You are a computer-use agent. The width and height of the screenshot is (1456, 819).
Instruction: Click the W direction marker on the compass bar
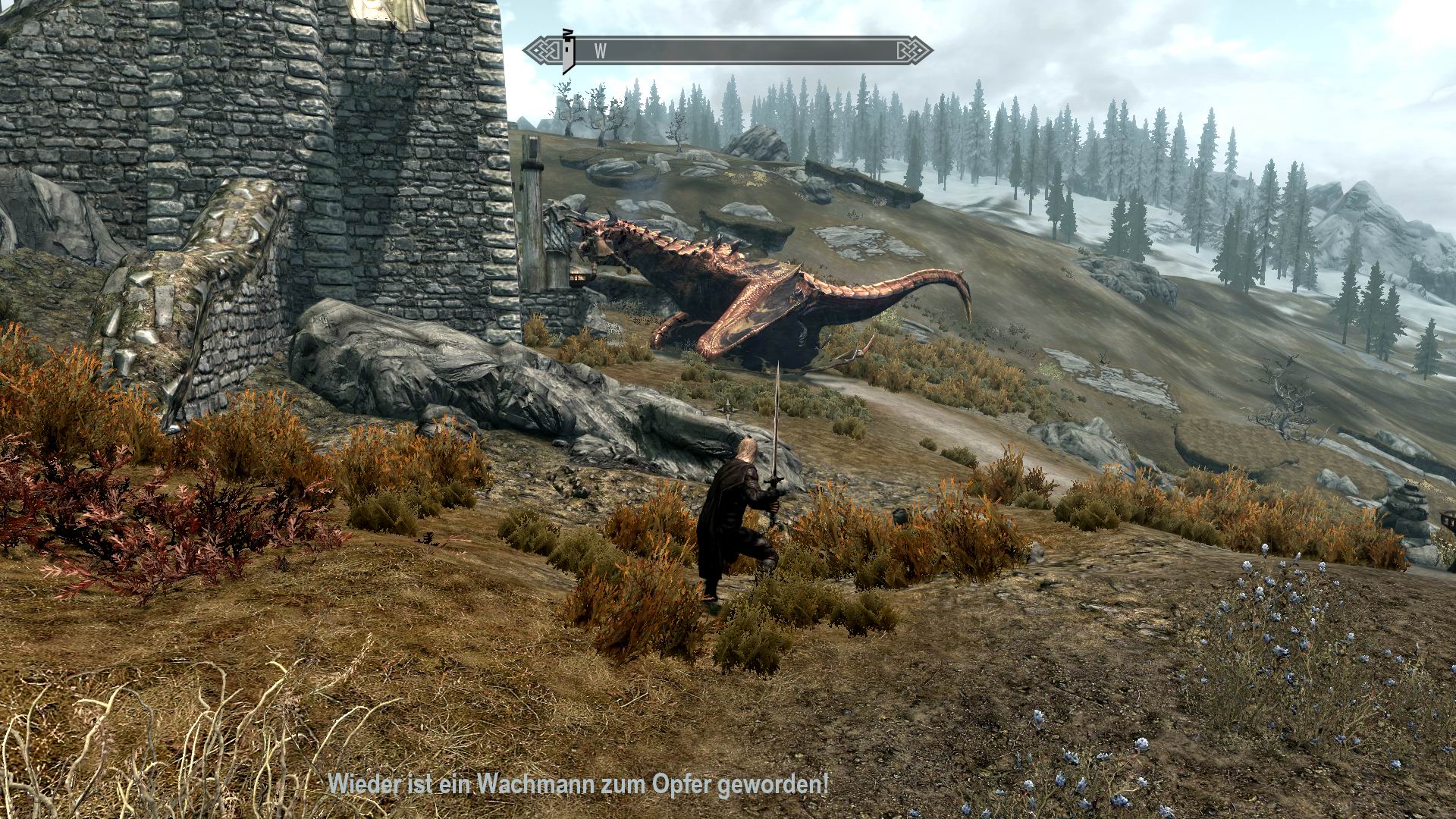click(600, 51)
